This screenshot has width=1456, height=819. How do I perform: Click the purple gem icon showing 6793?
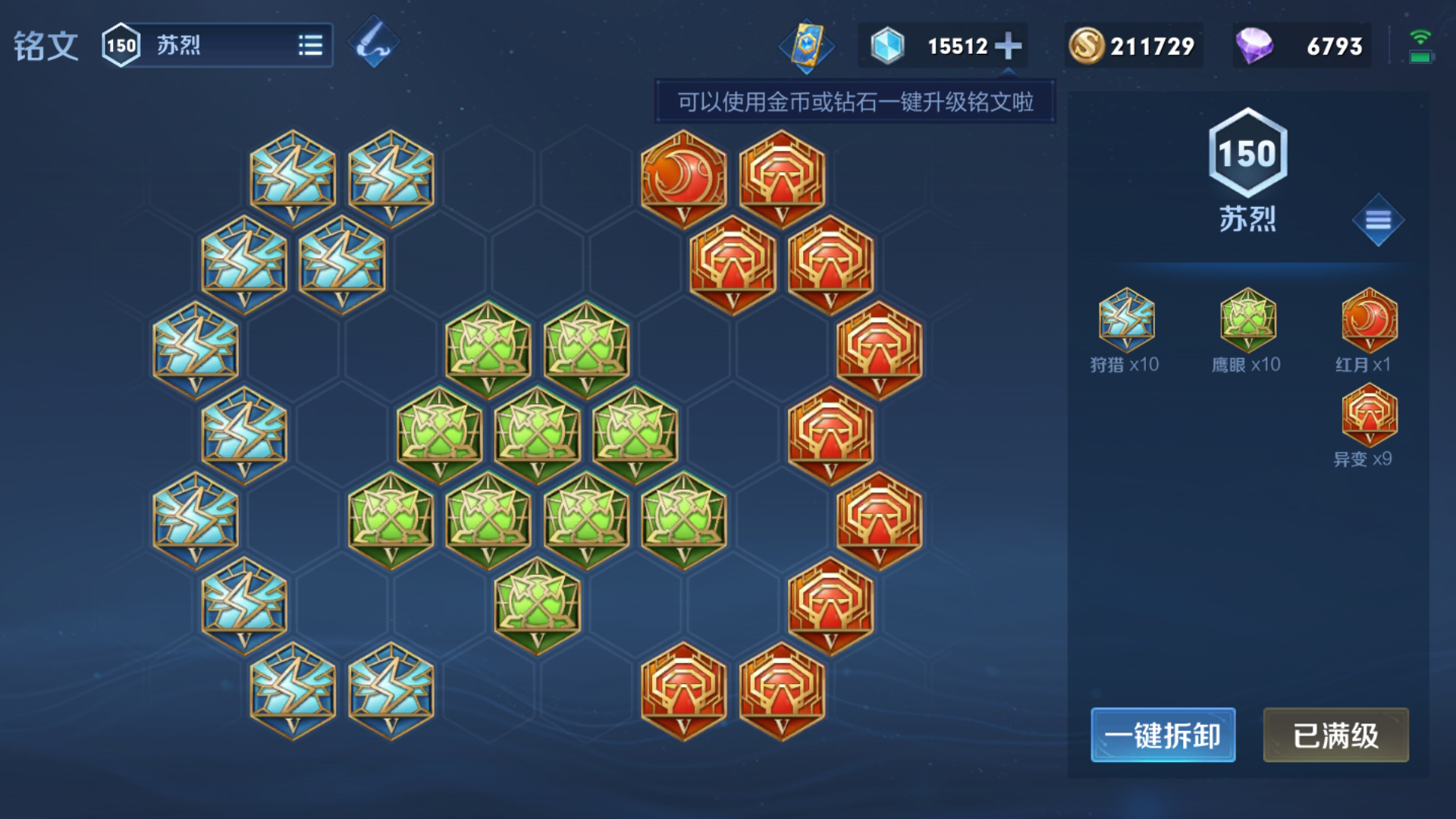click(1257, 44)
